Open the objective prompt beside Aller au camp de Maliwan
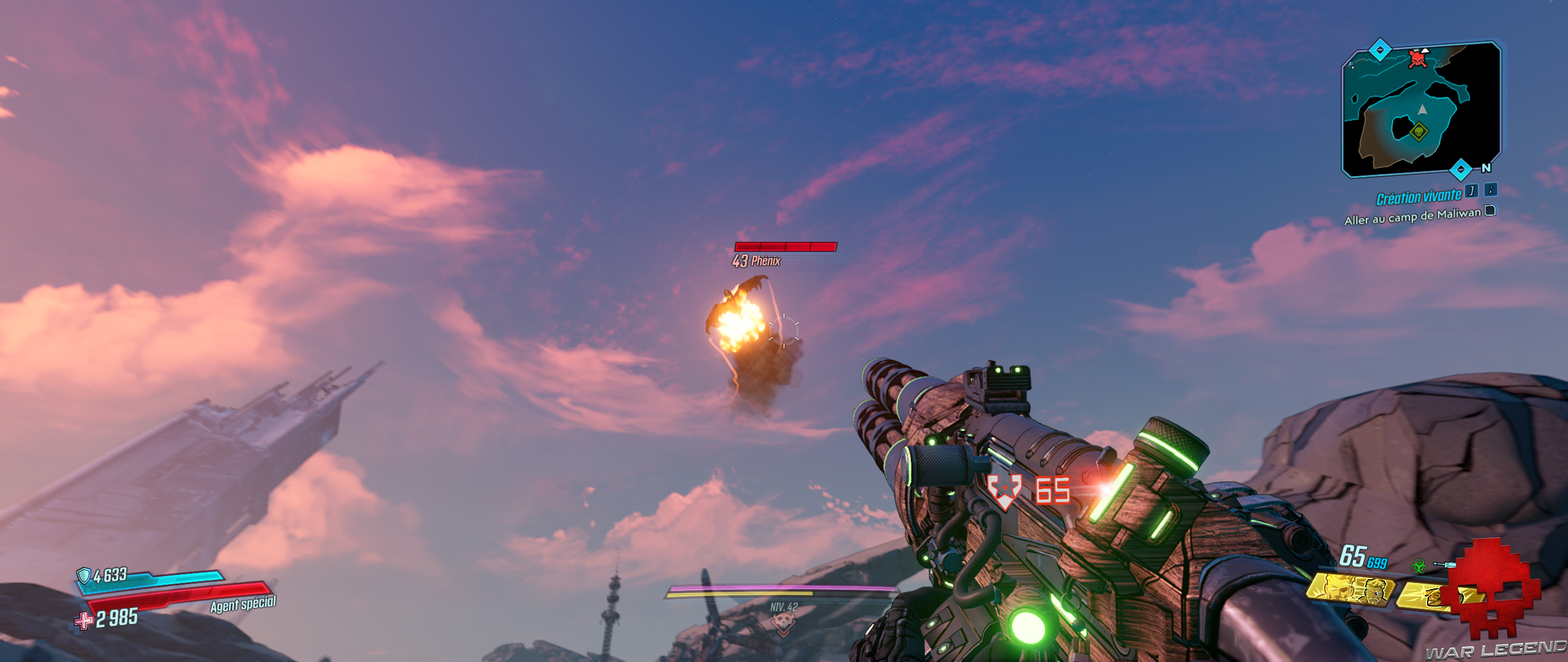The width and height of the screenshot is (1568, 662). pos(1491,212)
